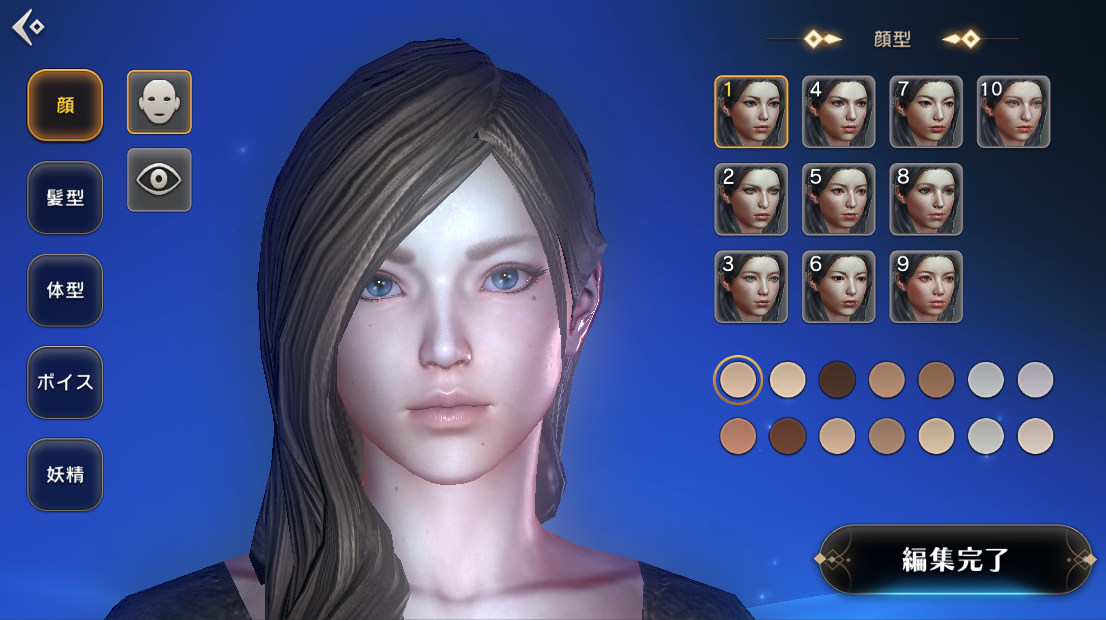
Task: Choose the ボイス voice tab
Action: (65, 382)
